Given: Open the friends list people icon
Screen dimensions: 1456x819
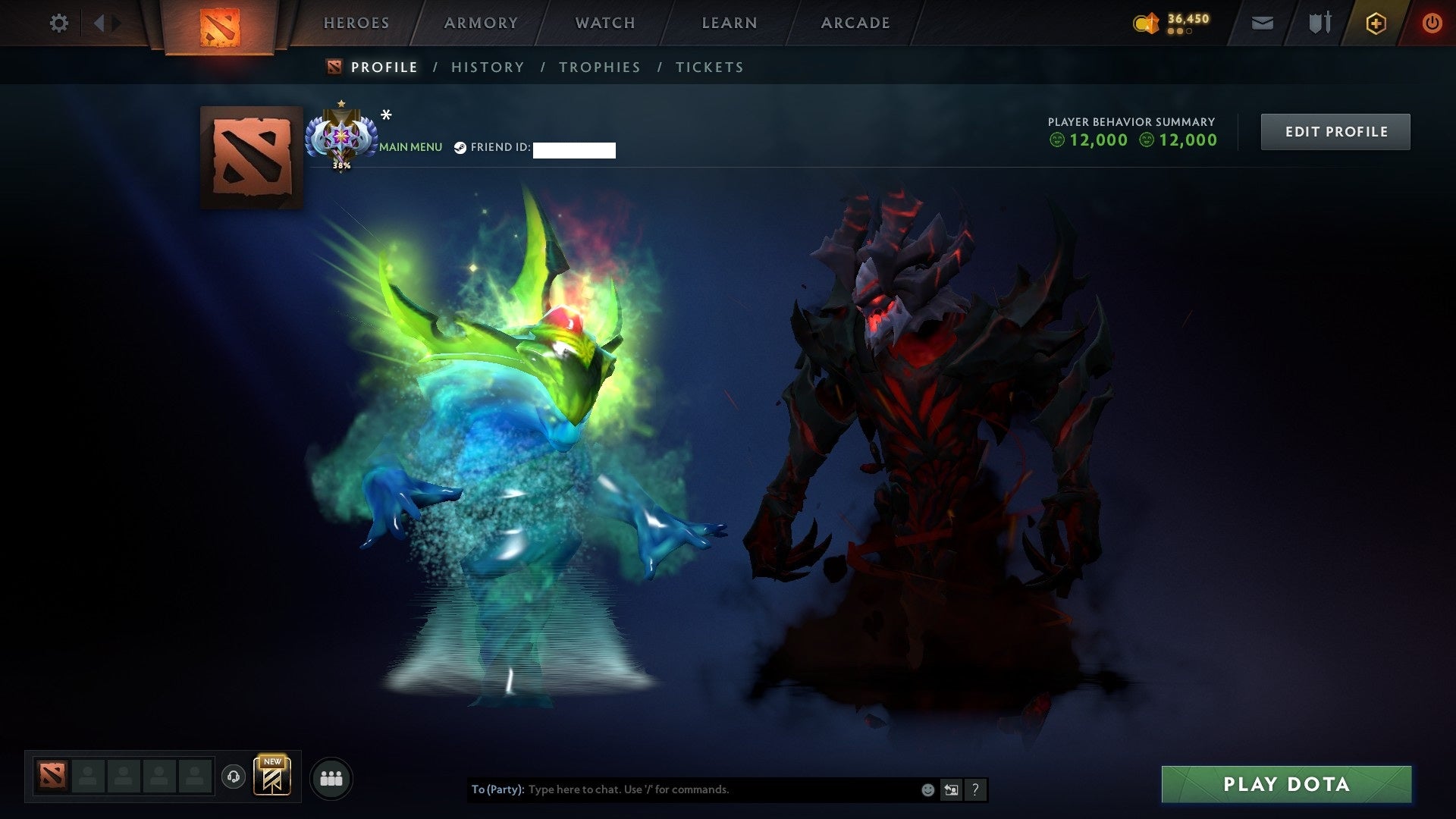Looking at the screenshot, I should (x=331, y=777).
